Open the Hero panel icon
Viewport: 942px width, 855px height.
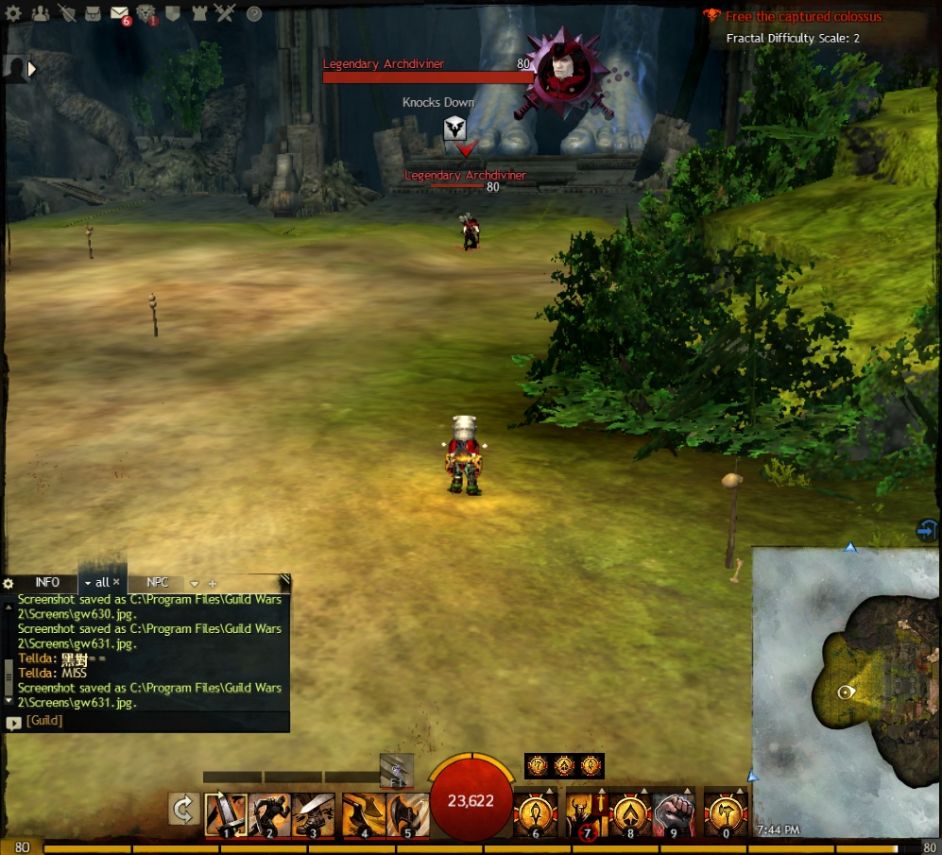(x=67, y=14)
